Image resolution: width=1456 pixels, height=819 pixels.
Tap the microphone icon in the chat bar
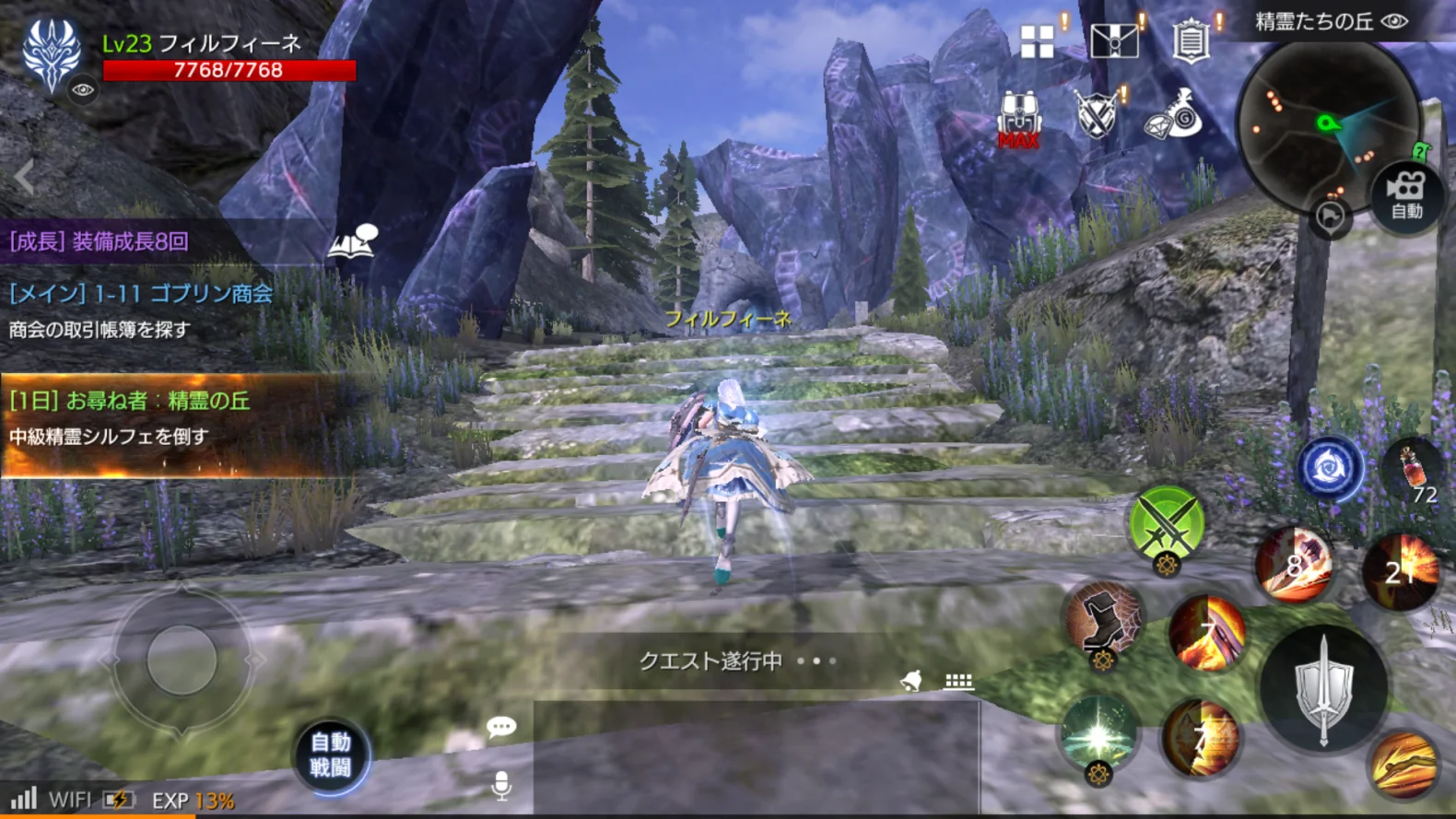click(x=502, y=785)
